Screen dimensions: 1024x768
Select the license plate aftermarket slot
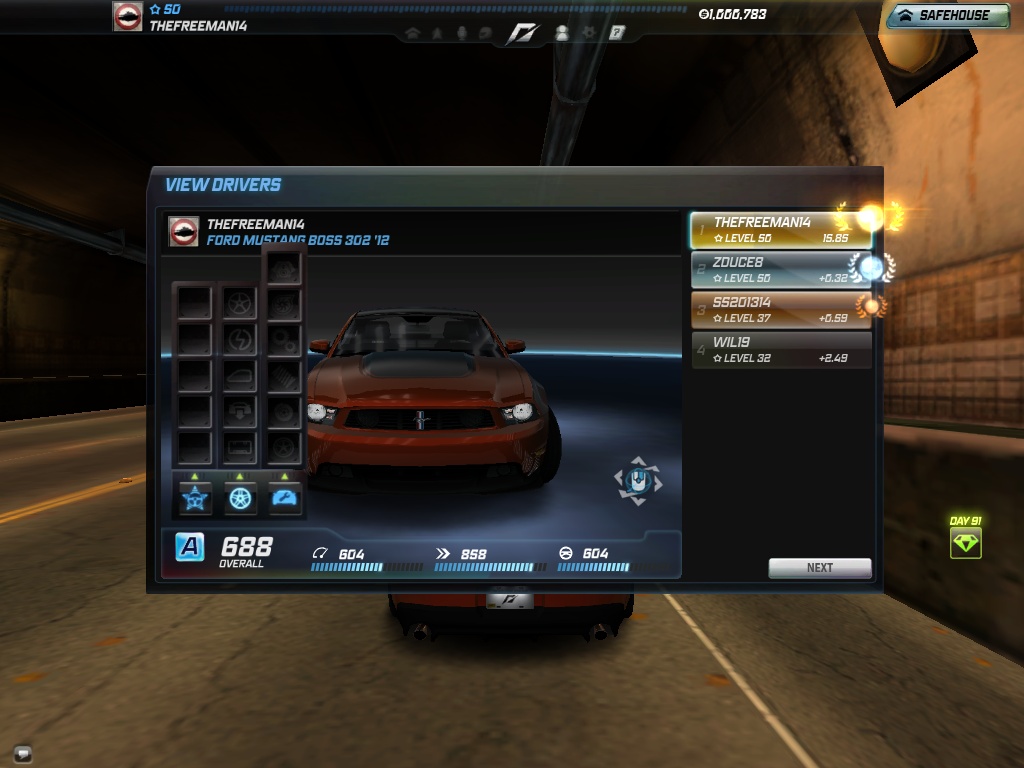point(240,446)
